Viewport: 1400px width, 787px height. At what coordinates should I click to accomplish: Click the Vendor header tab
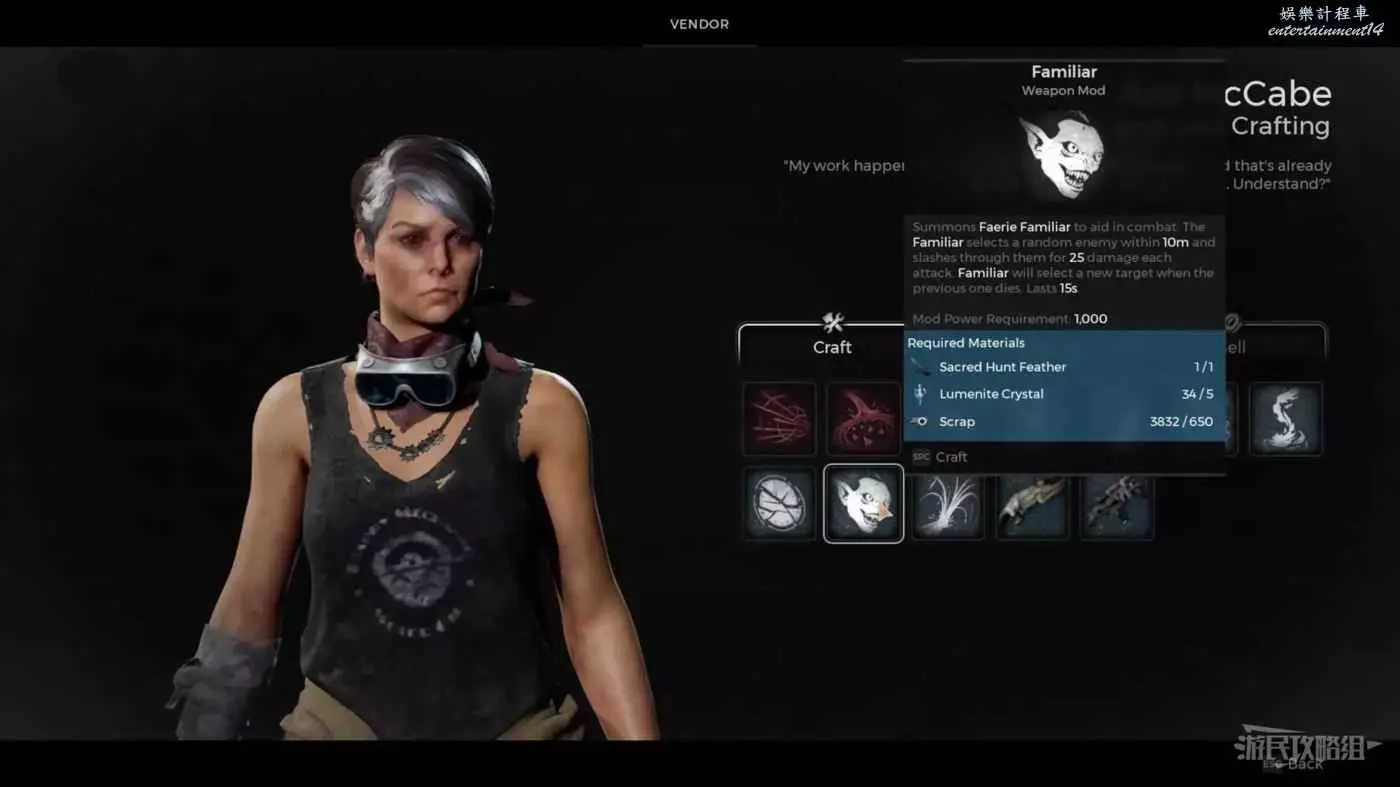tap(699, 24)
